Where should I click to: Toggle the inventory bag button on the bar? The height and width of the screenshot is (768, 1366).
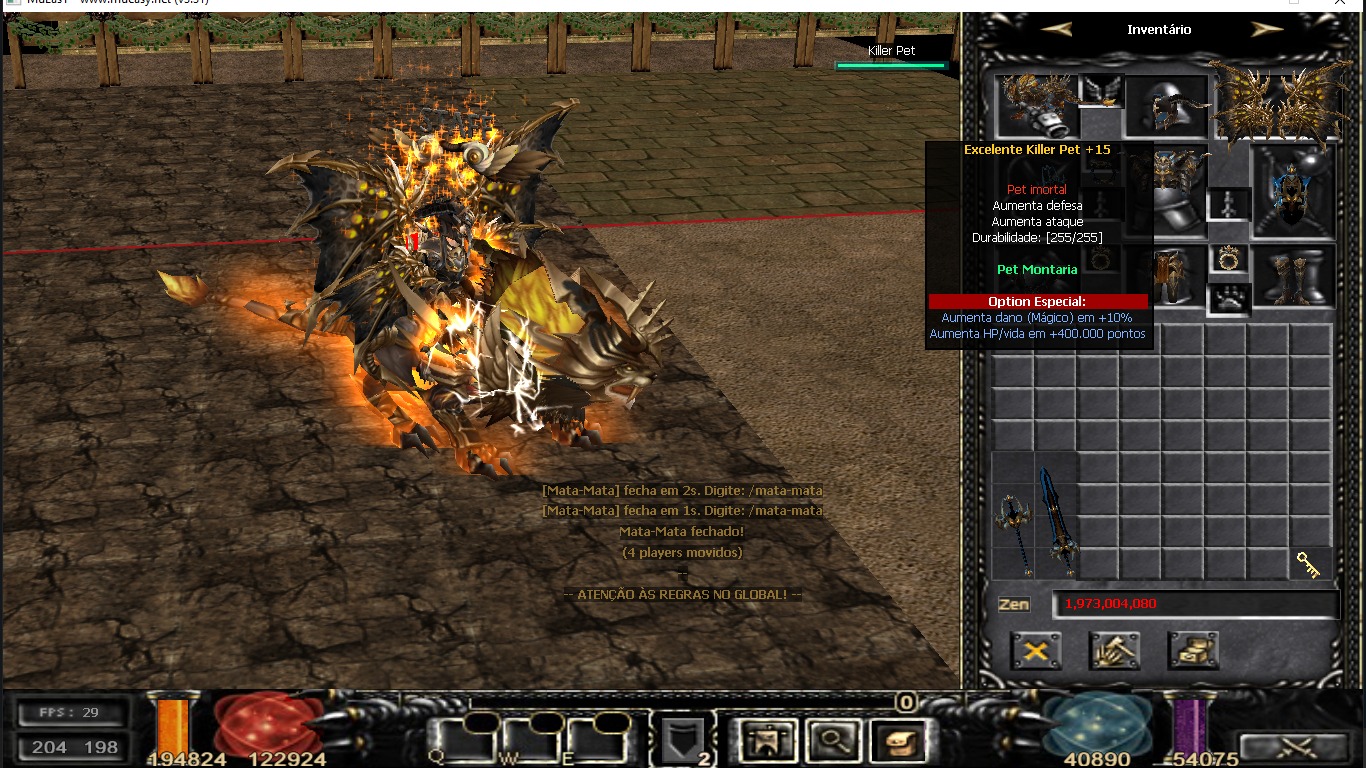coord(897,741)
